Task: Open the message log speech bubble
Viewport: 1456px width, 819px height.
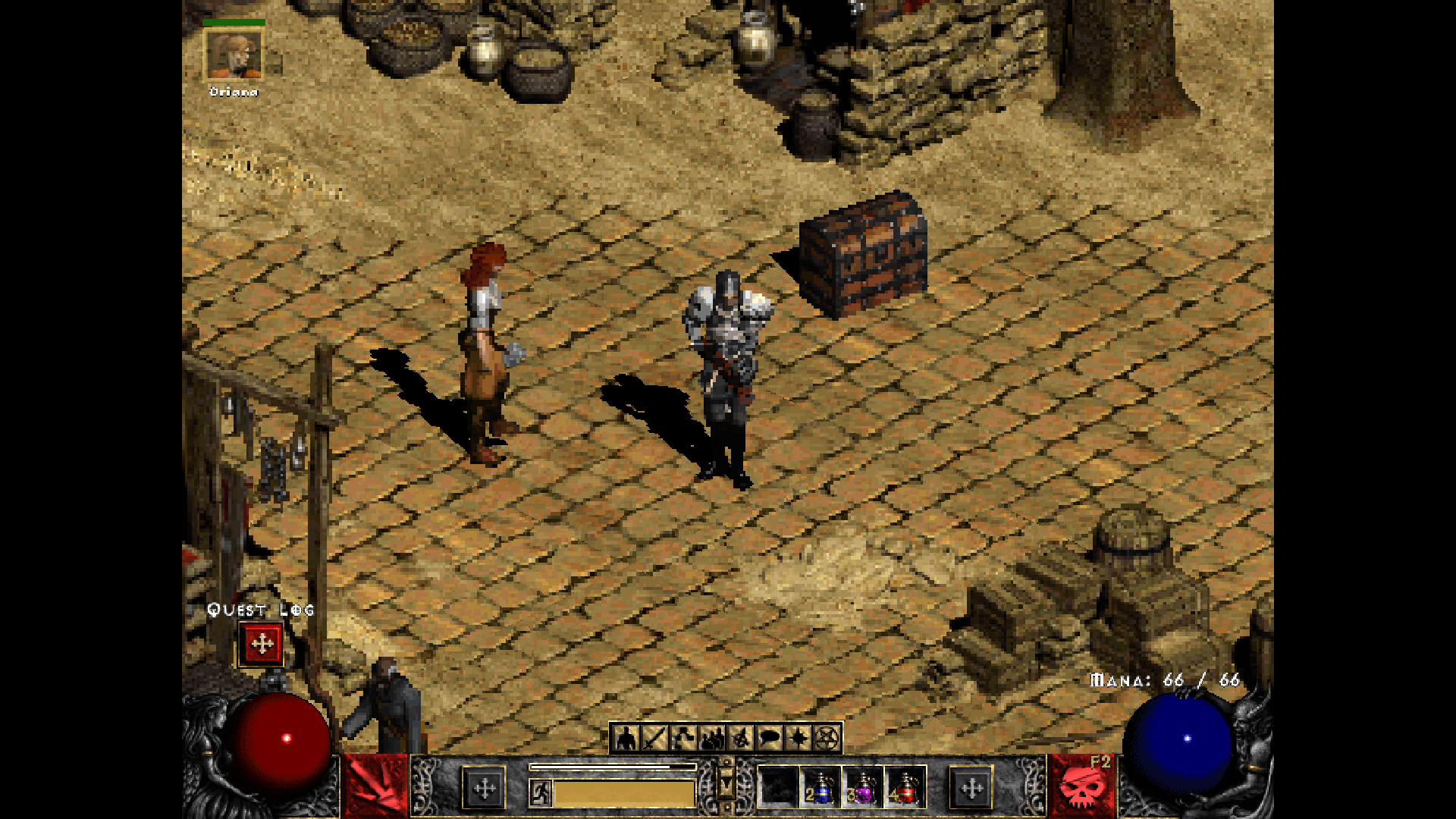Action: click(769, 737)
